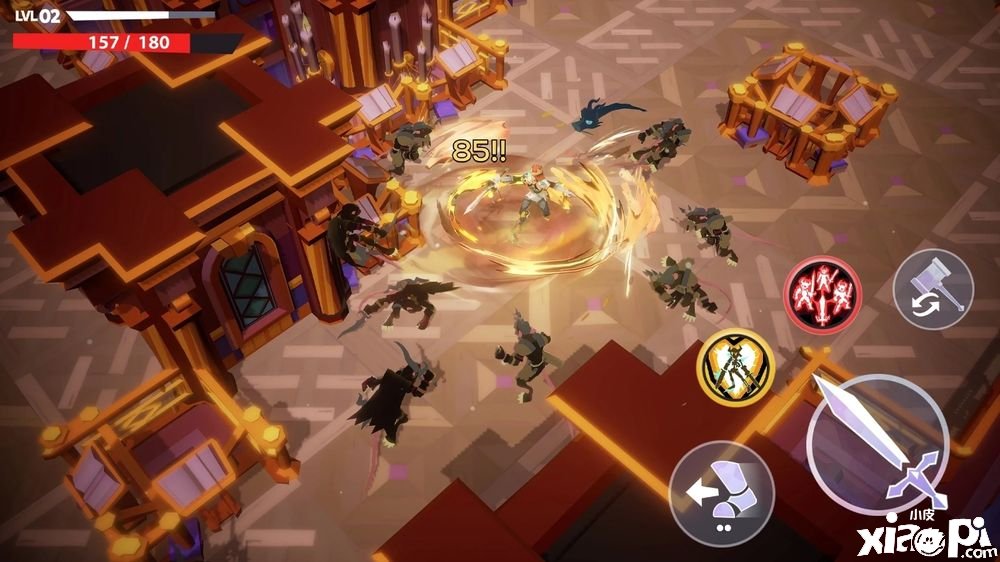
Task: Use the golden winged warrior skill
Action: 736,367
